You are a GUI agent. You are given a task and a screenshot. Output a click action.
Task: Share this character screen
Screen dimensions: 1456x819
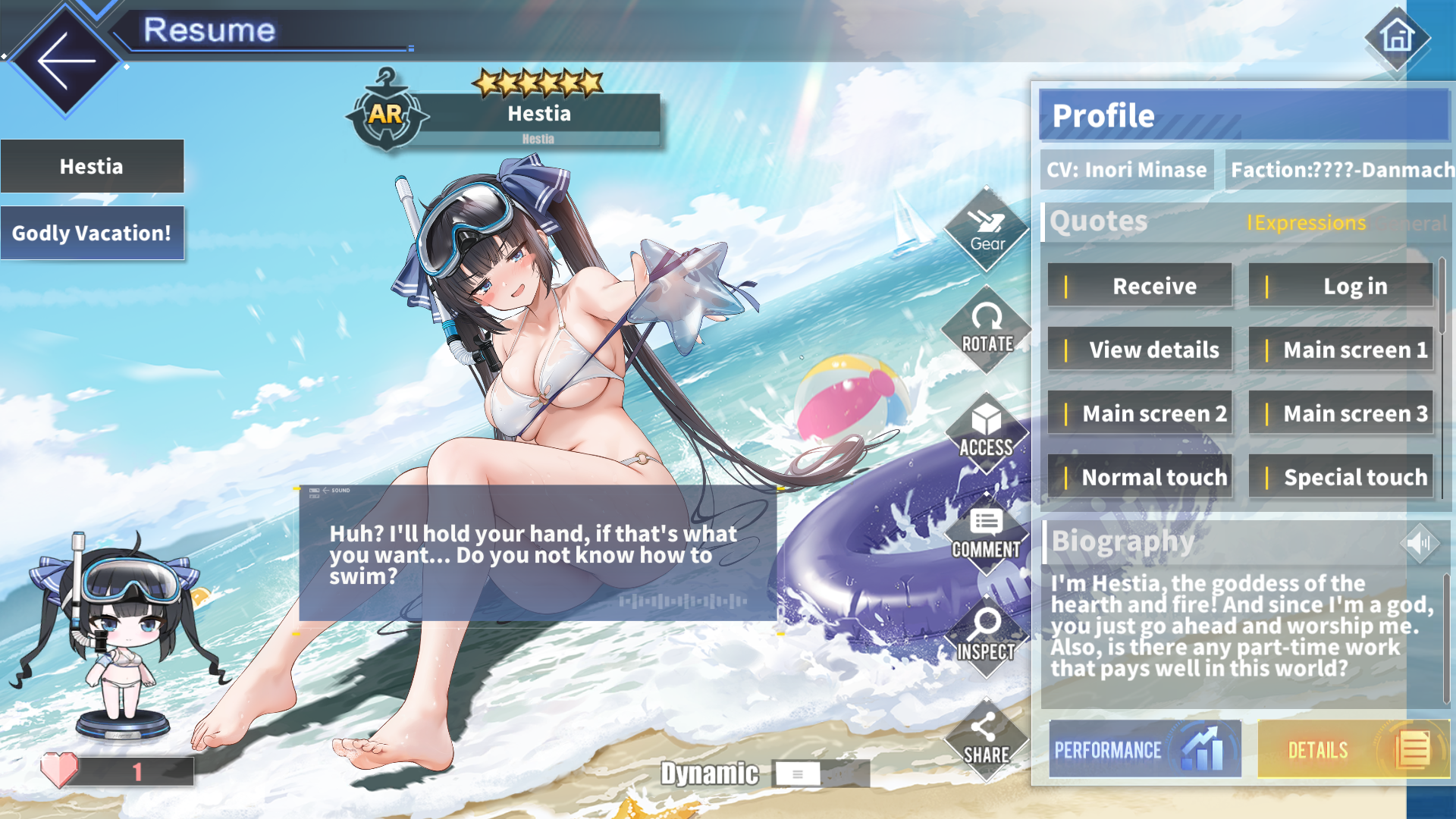coord(985,739)
